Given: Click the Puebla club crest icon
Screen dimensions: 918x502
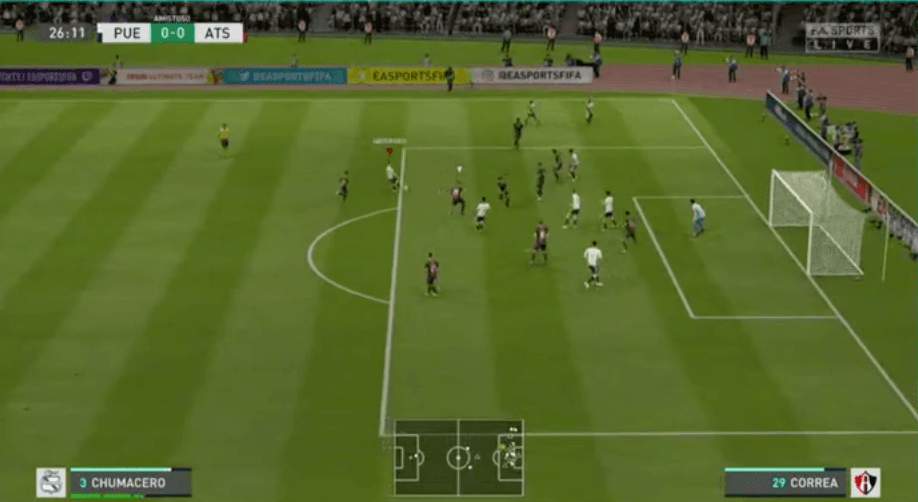Looking at the screenshot, I should click(51, 483).
